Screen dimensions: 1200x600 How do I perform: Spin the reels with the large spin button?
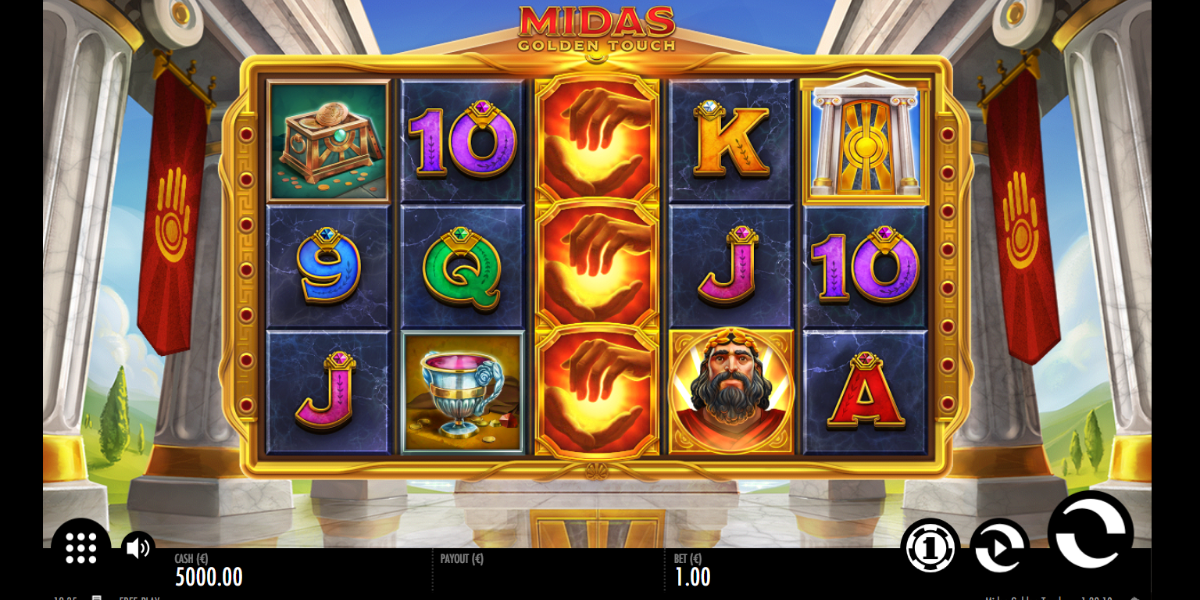pos(1089,531)
